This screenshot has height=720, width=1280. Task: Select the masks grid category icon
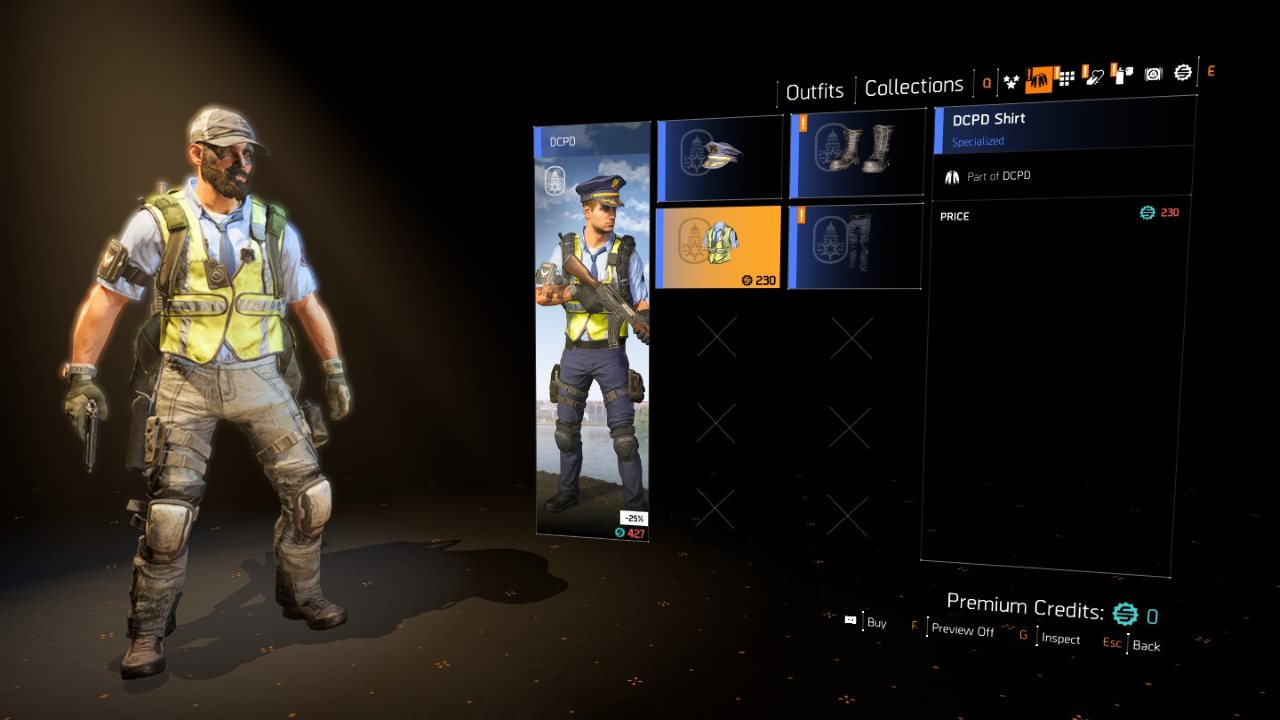point(1065,77)
